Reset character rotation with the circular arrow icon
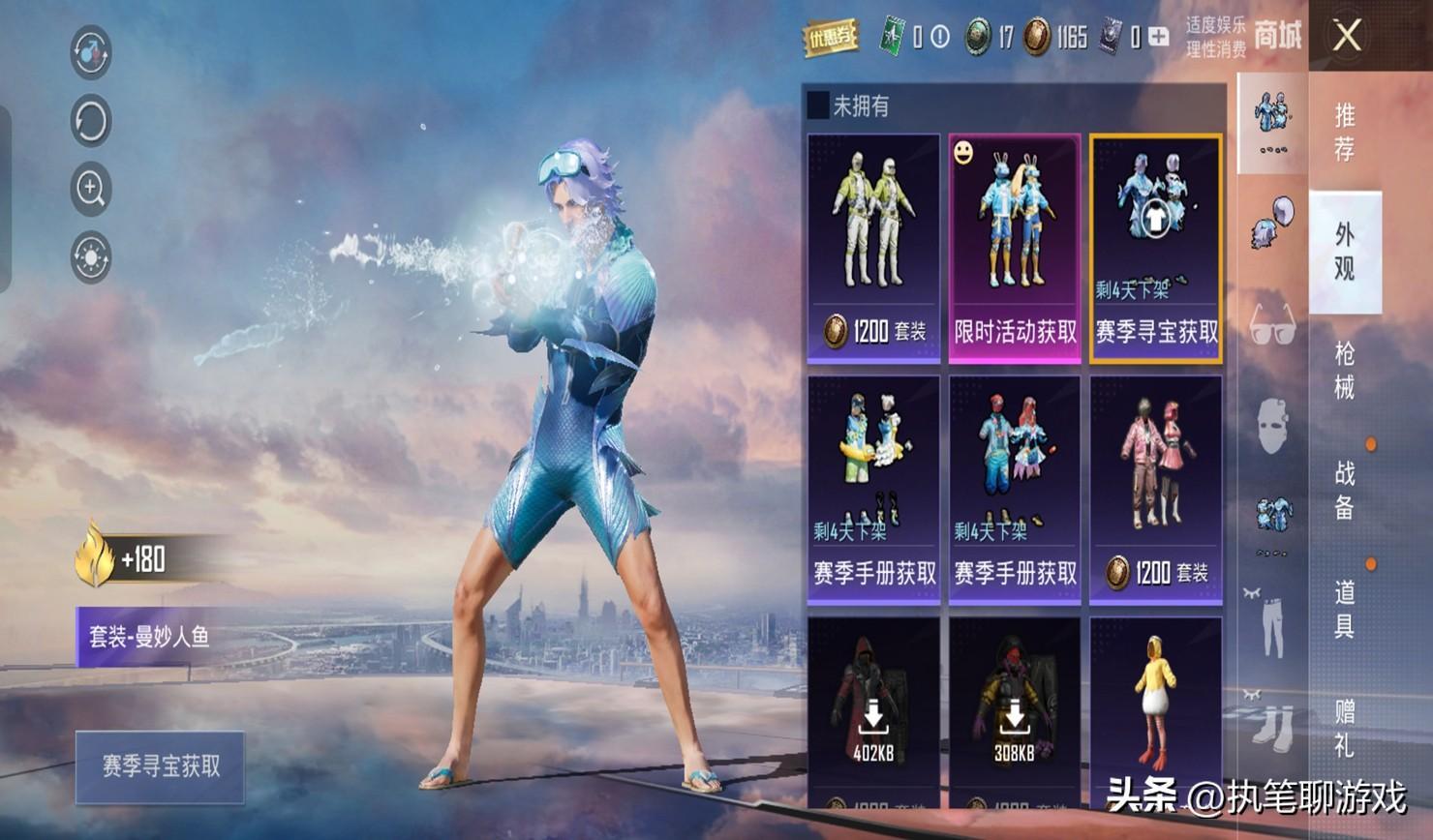This screenshot has width=1433, height=840. (91, 121)
